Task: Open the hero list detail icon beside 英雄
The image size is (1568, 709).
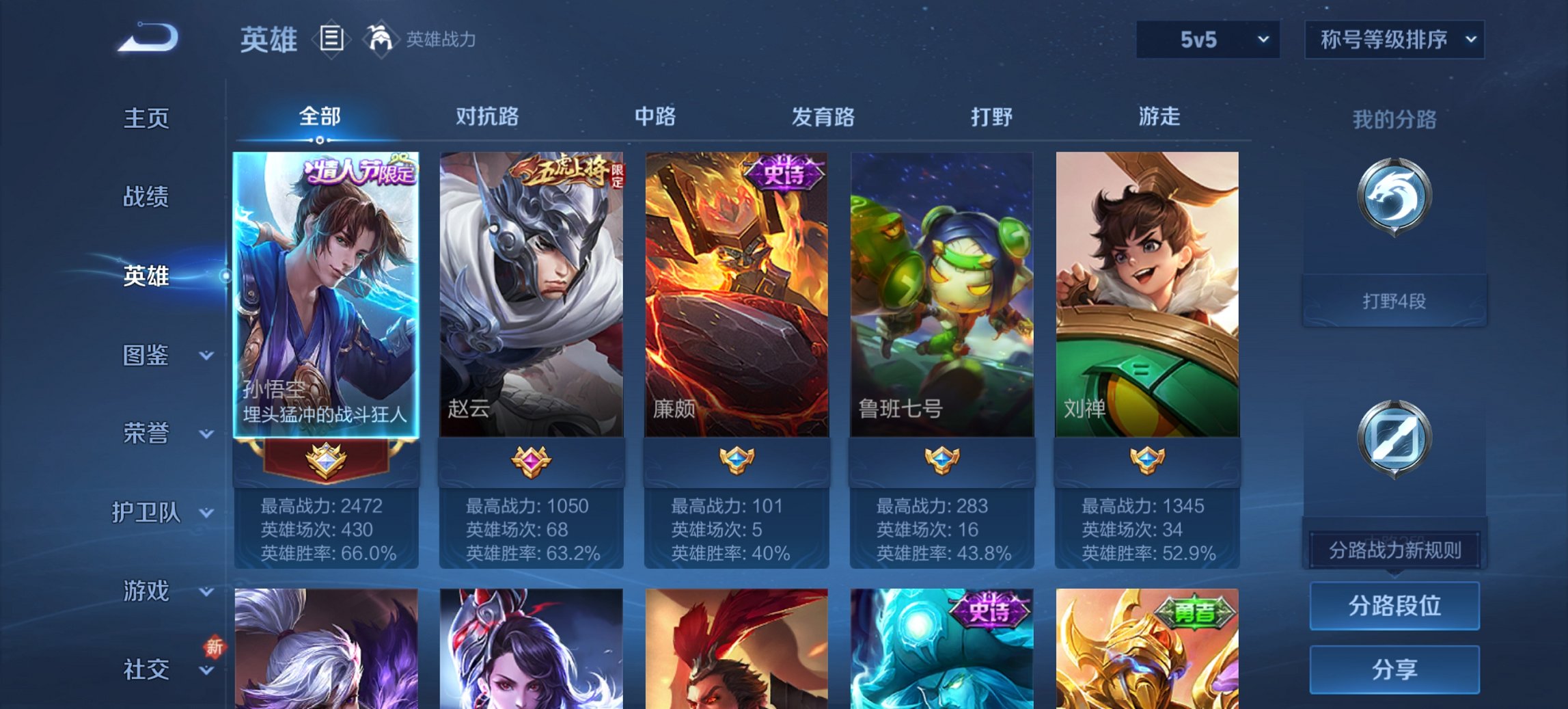Action: pos(330,41)
